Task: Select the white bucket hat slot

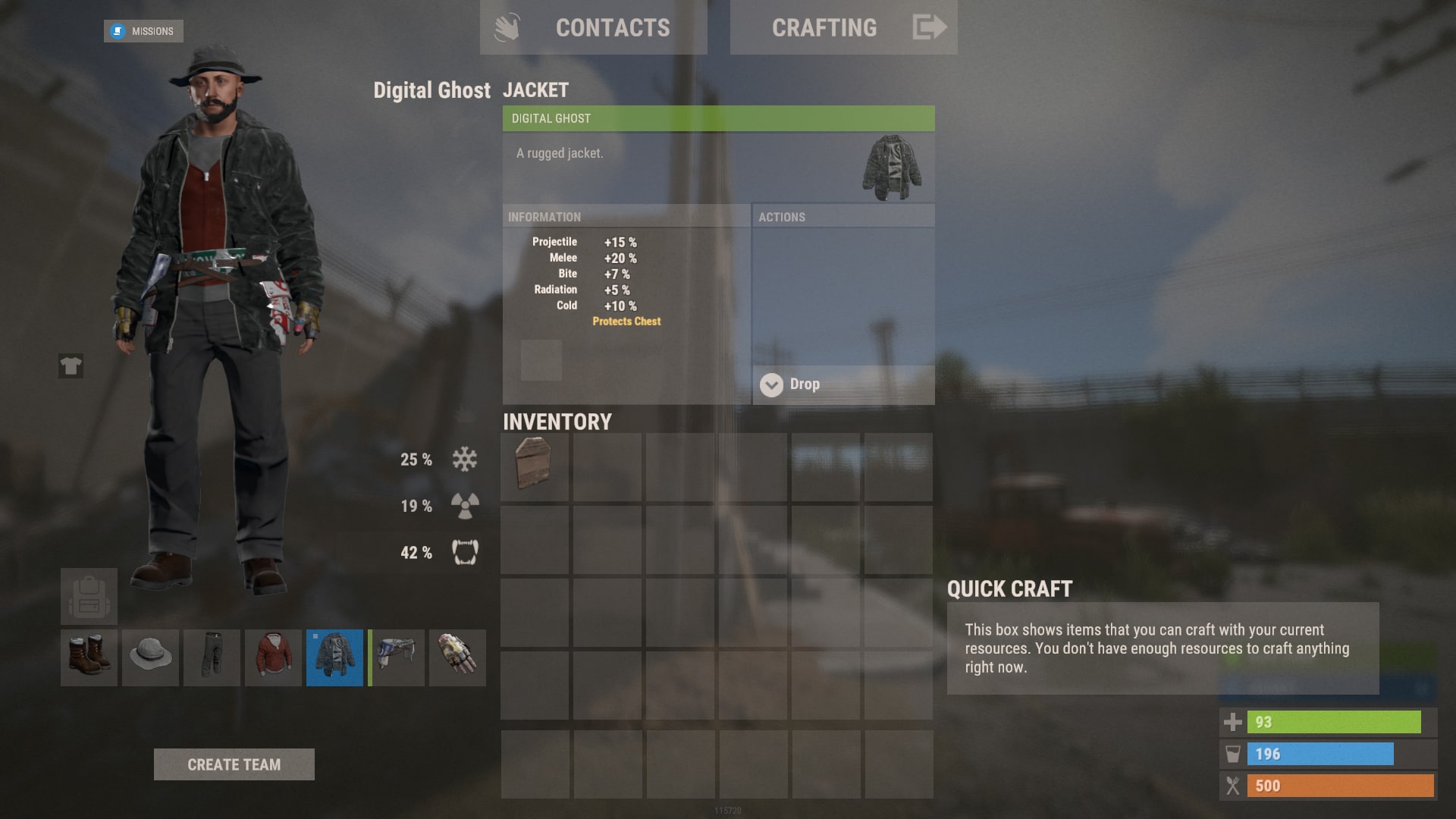Action: tap(149, 657)
